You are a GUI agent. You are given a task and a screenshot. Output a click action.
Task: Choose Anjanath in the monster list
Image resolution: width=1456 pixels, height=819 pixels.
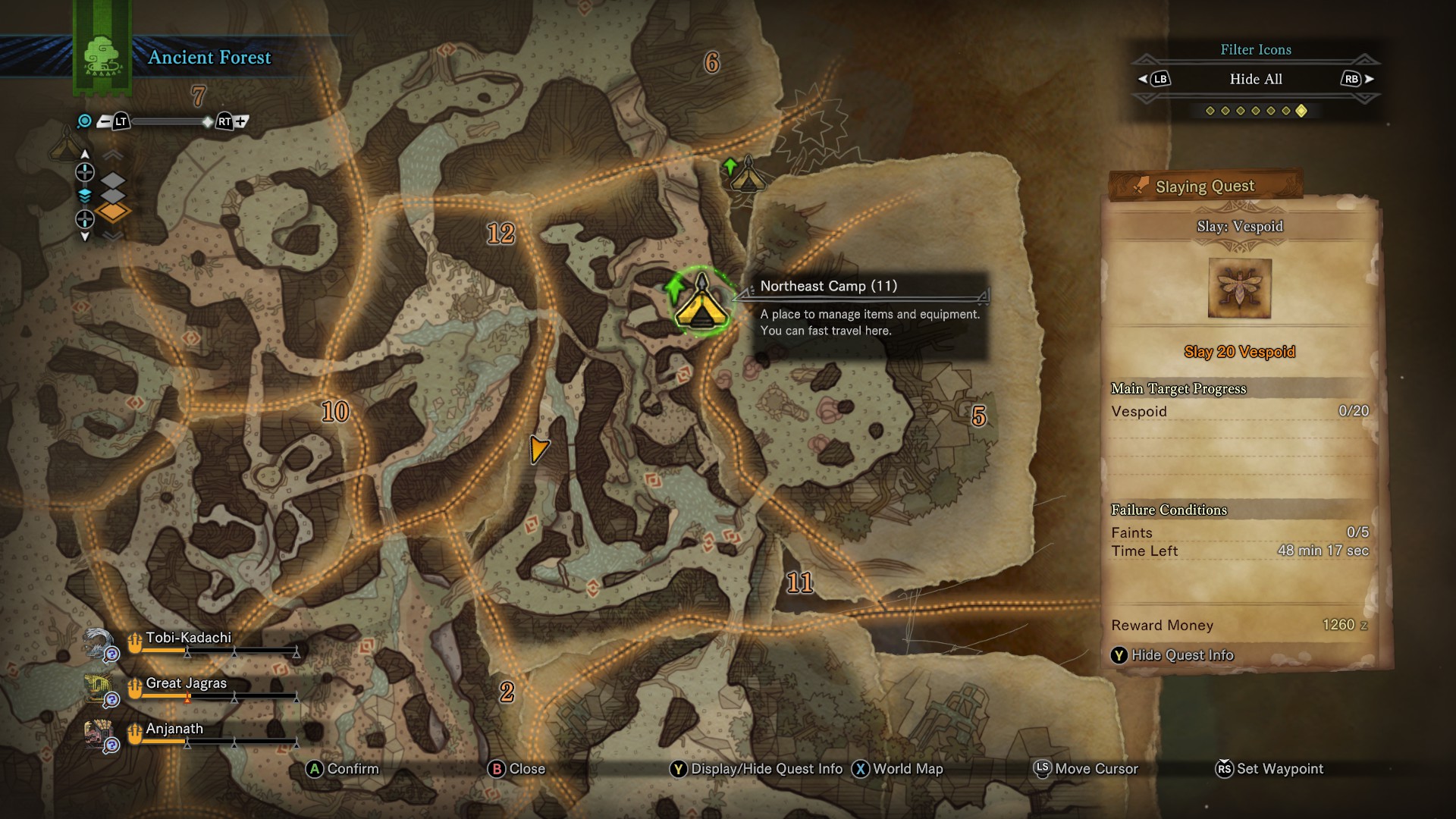point(174,730)
